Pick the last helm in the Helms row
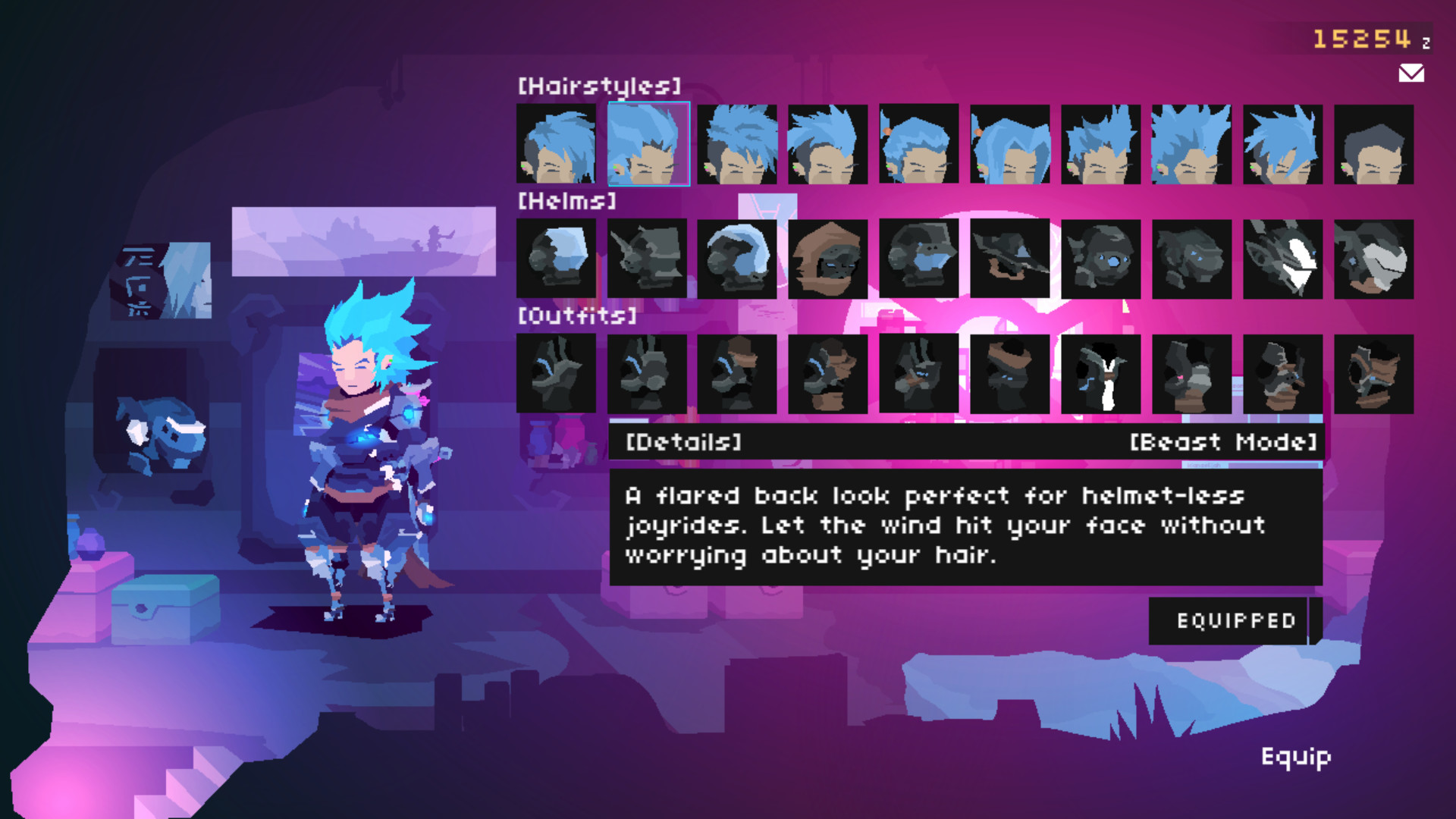The width and height of the screenshot is (1456, 819). coord(1375,258)
